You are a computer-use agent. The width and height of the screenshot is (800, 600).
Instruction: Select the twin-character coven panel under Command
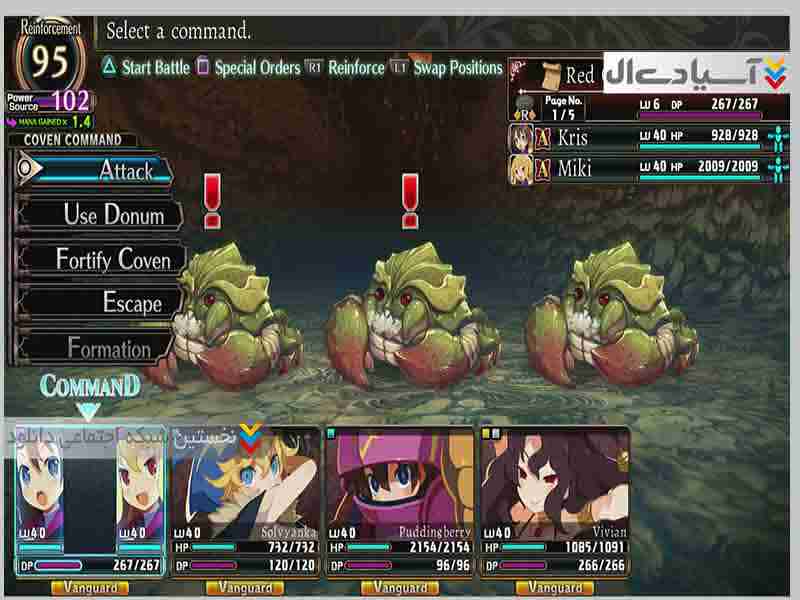(x=89, y=500)
